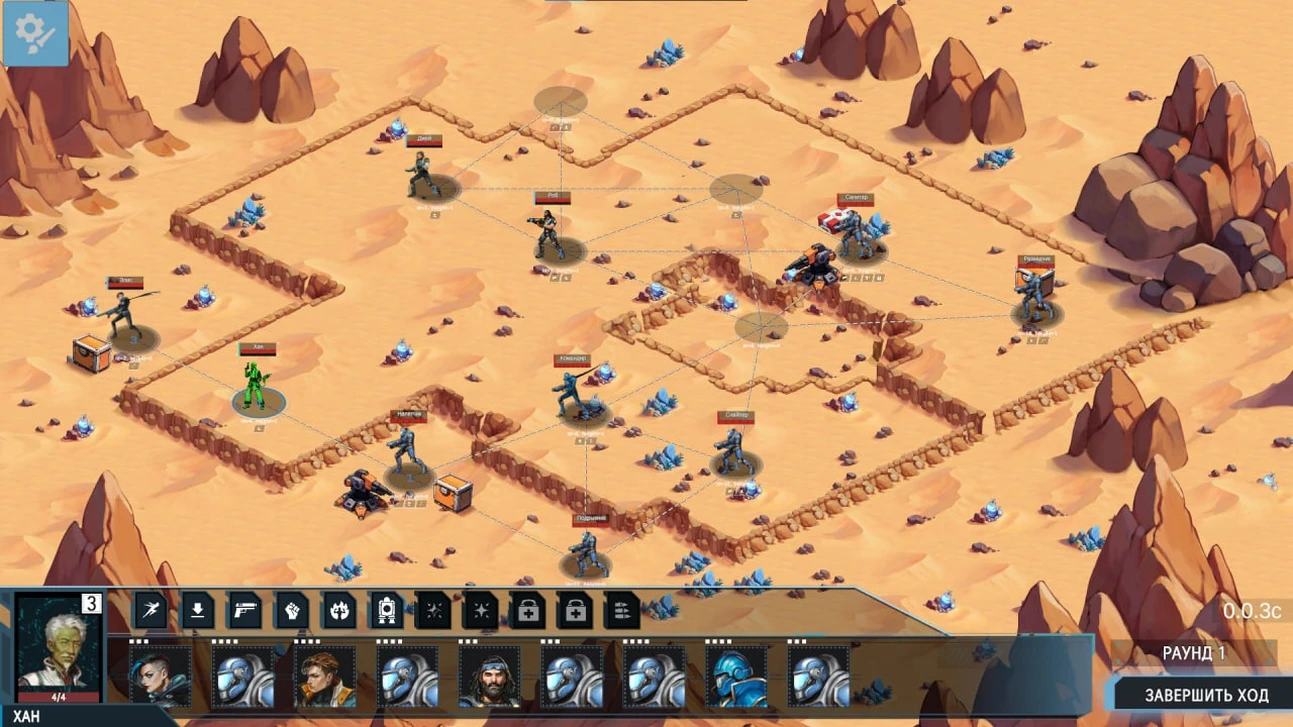Image resolution: width=1293 pixels, height=727 pixels.
Task: Choose the fist melee attack
Action: 292,610
